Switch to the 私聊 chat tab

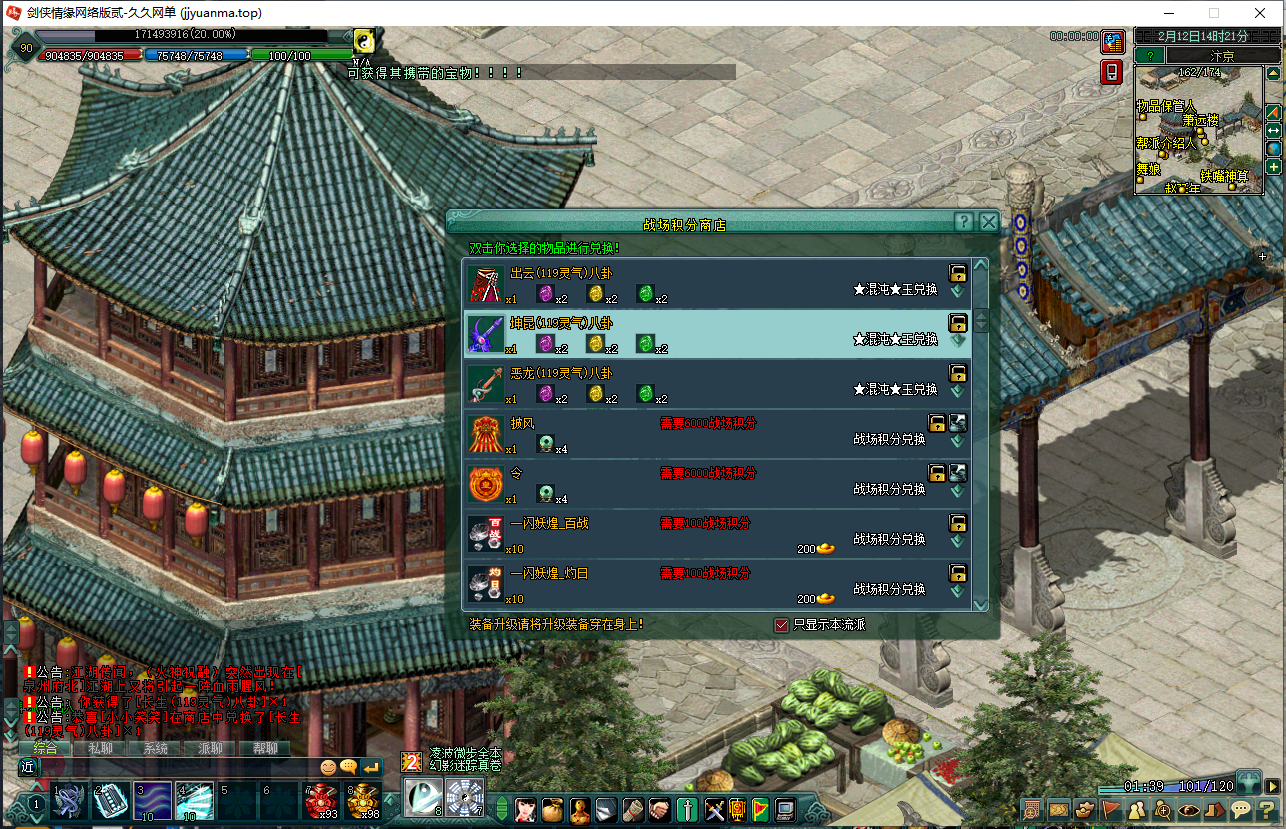tap(100, 748)
